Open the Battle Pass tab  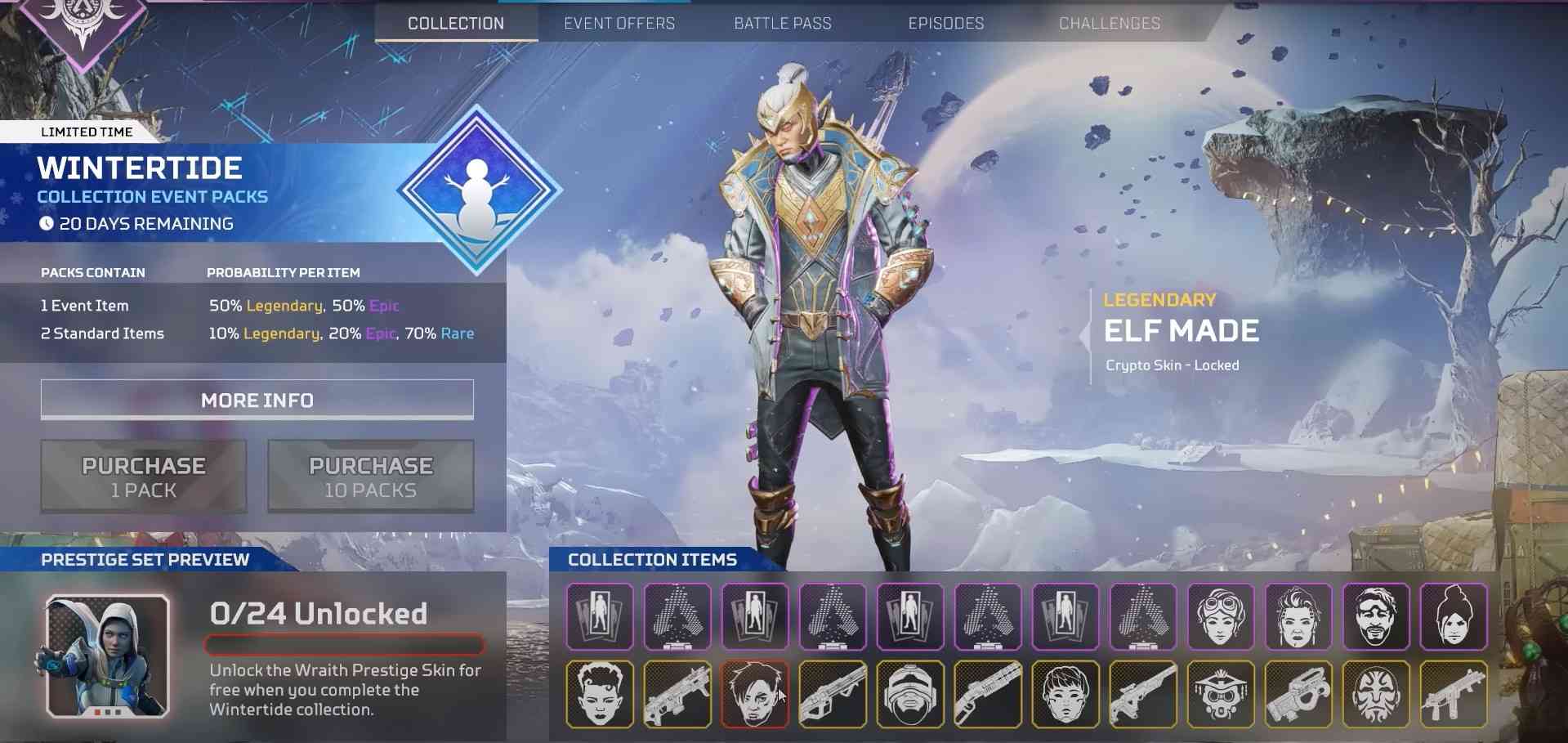(782, 23)
